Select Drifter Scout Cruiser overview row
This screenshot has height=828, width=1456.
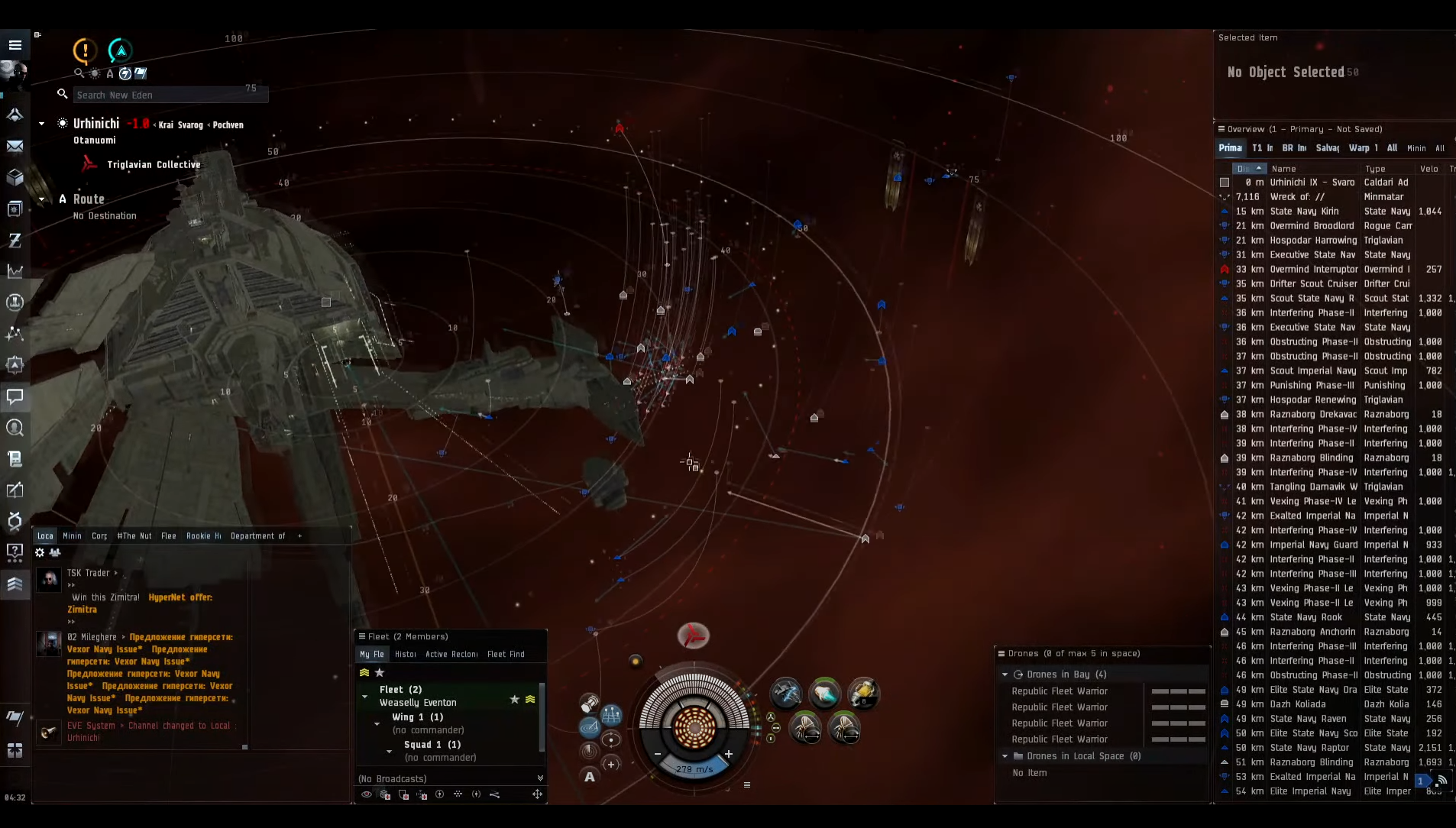1313,284
